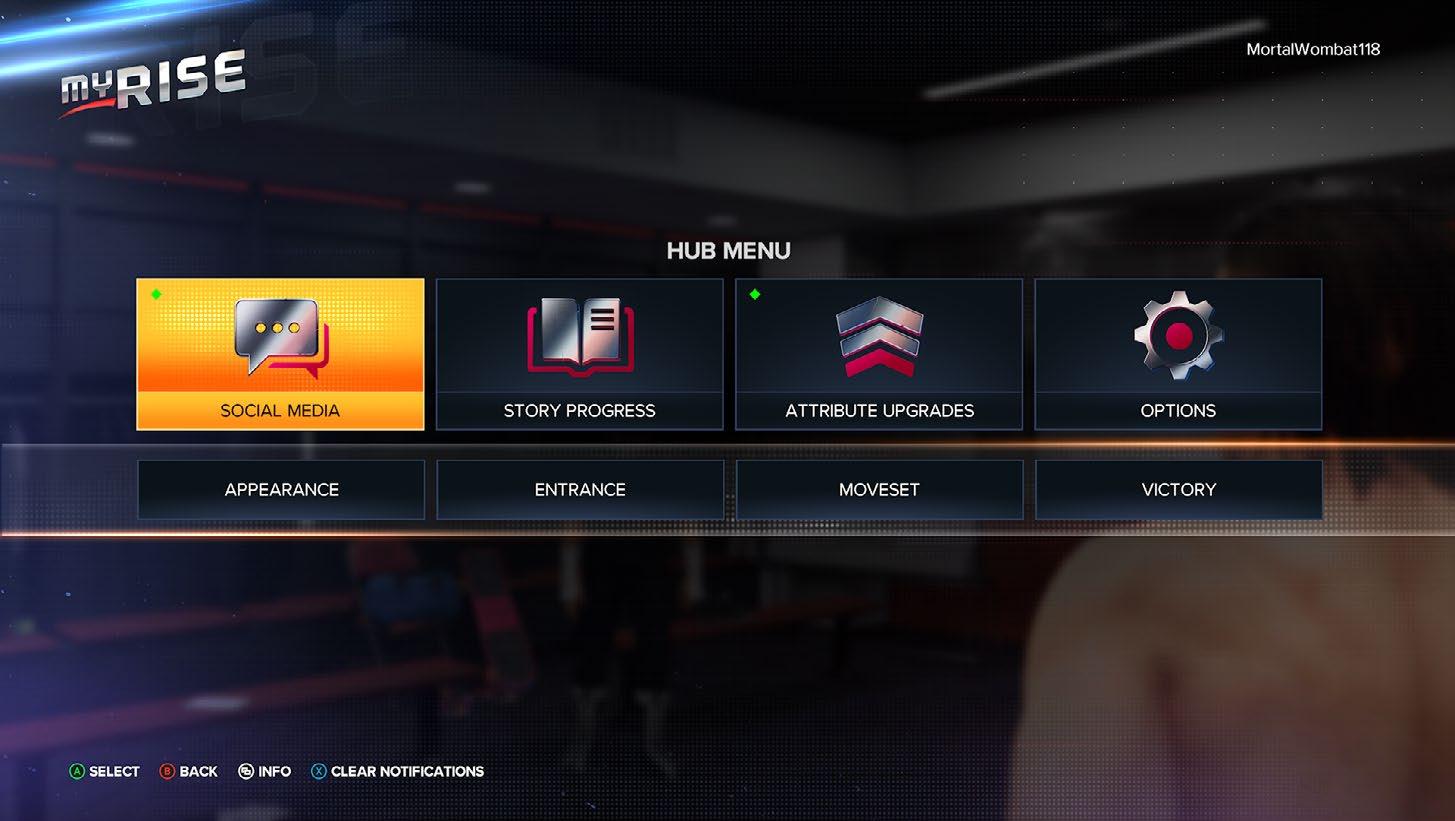Choose the Options gear tile
The height and width of the screenshot is (821, 1455).
1178,354
